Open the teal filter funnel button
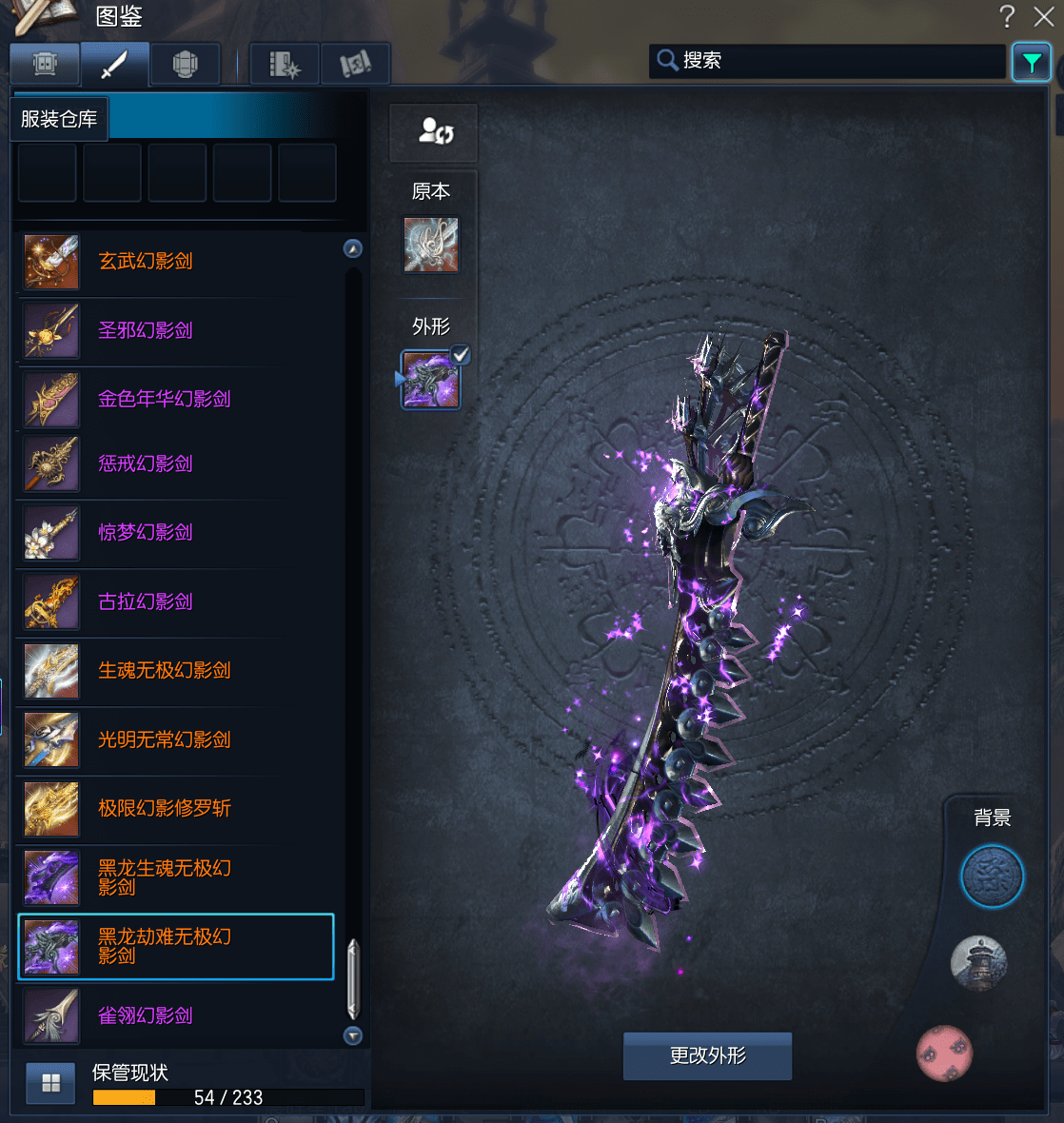1064x1123 pixels. click(x=1032, y=63)
